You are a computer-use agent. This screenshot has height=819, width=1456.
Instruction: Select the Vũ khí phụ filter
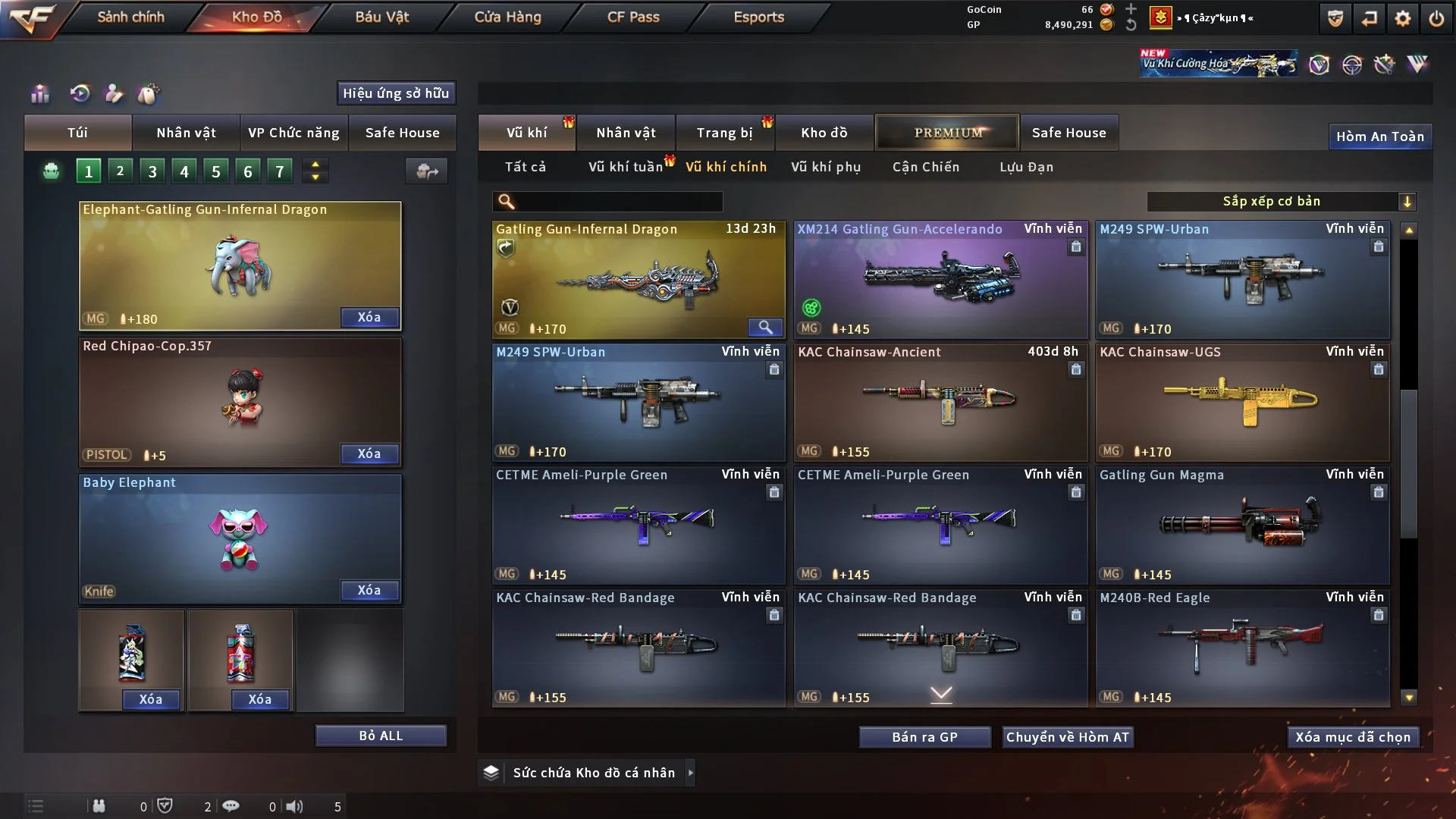point(826,167)
